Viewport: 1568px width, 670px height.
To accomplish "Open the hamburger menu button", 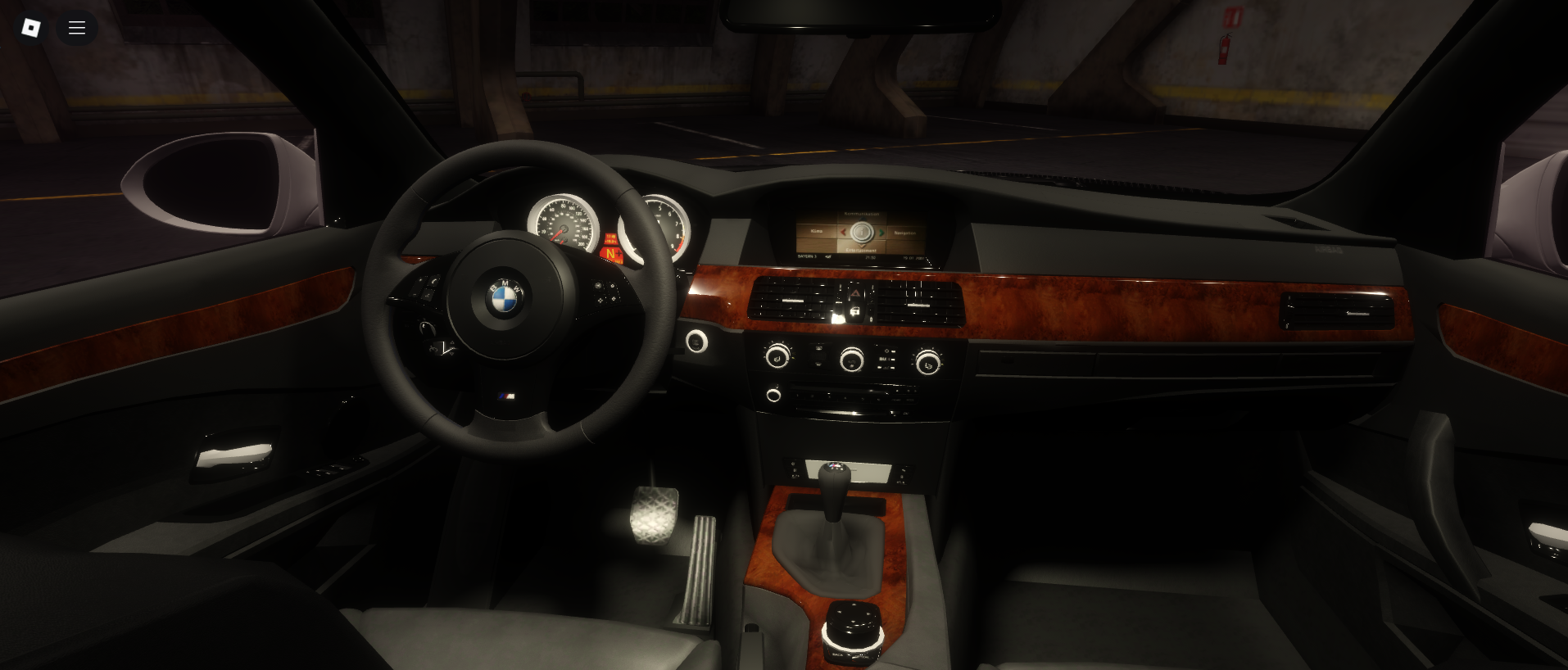I will 77,28.
